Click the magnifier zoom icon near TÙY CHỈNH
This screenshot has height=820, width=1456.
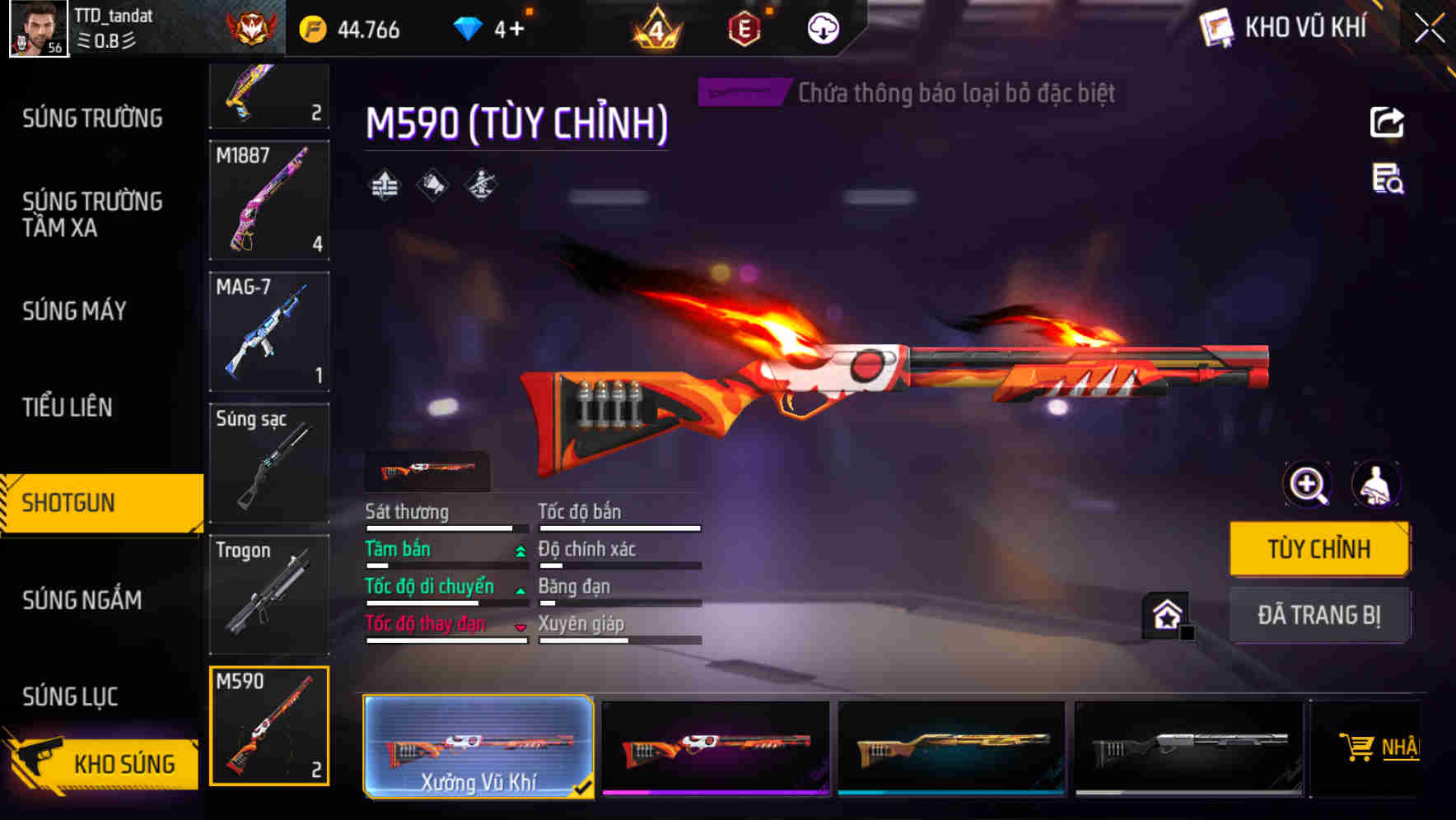[x=1306, y=485]
